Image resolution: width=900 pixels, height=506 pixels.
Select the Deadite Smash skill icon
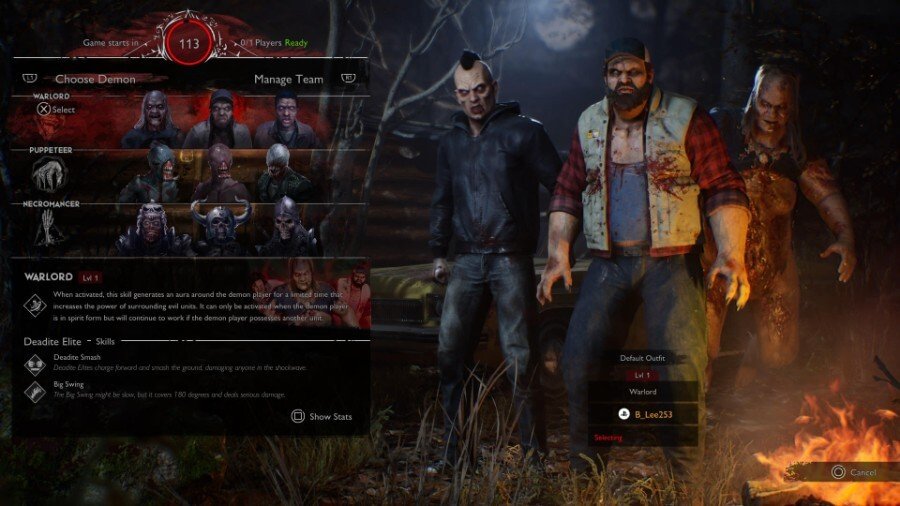click(34, 365)
